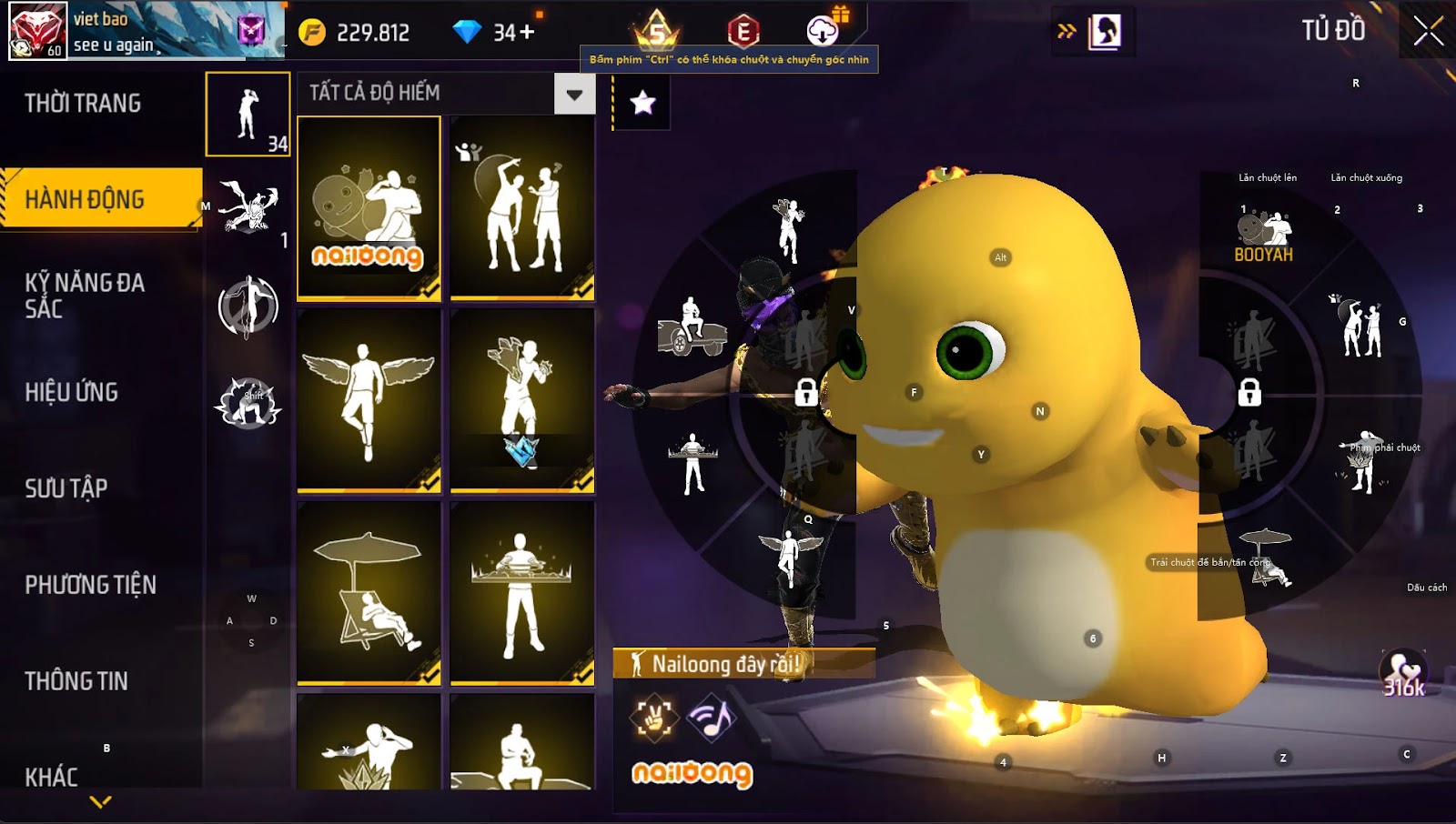
Task: Select the Nailoong emote tile
Action: [x=369, y=208]
